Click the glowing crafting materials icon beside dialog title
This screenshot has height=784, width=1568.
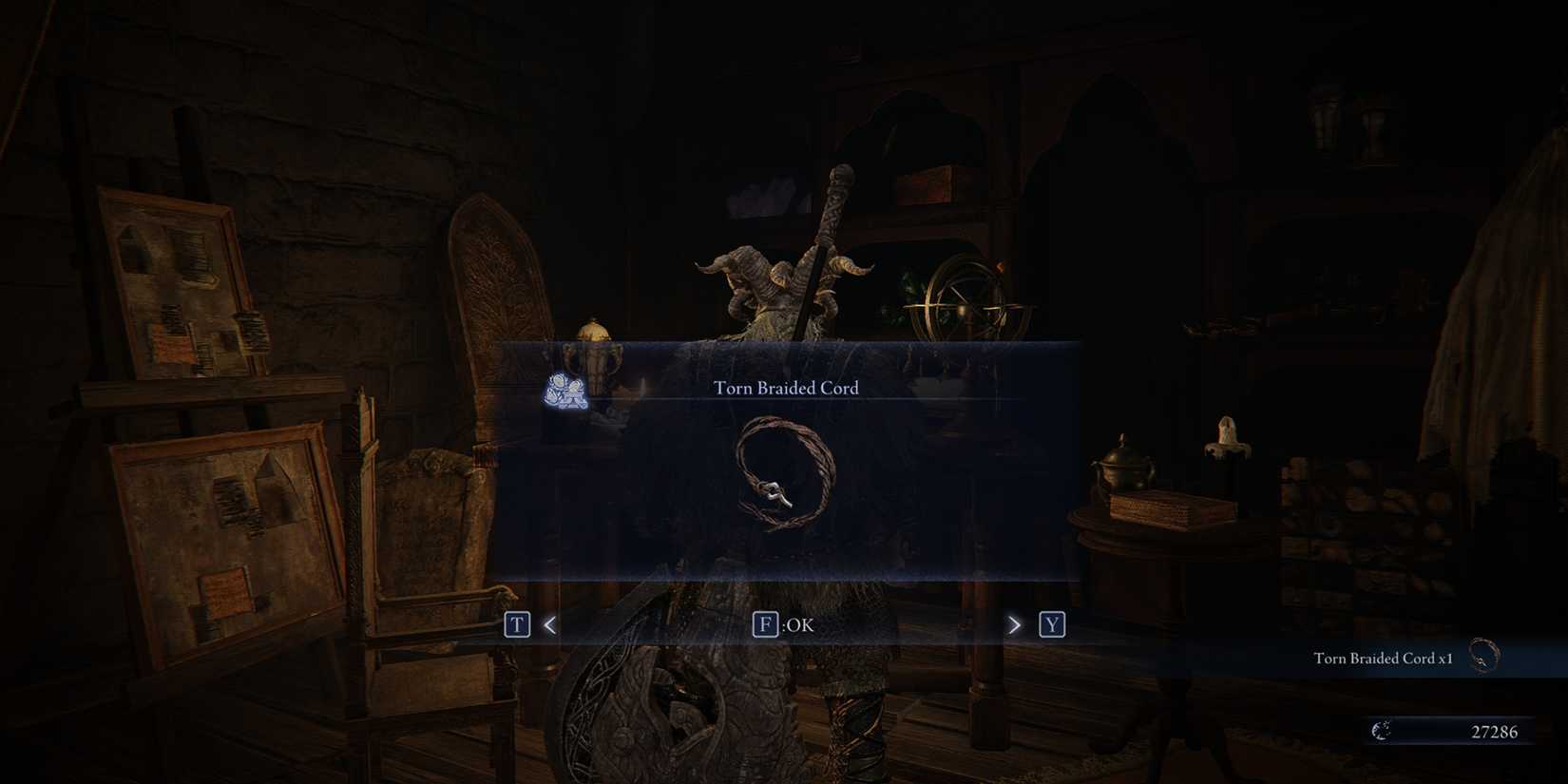click(563, 392)
